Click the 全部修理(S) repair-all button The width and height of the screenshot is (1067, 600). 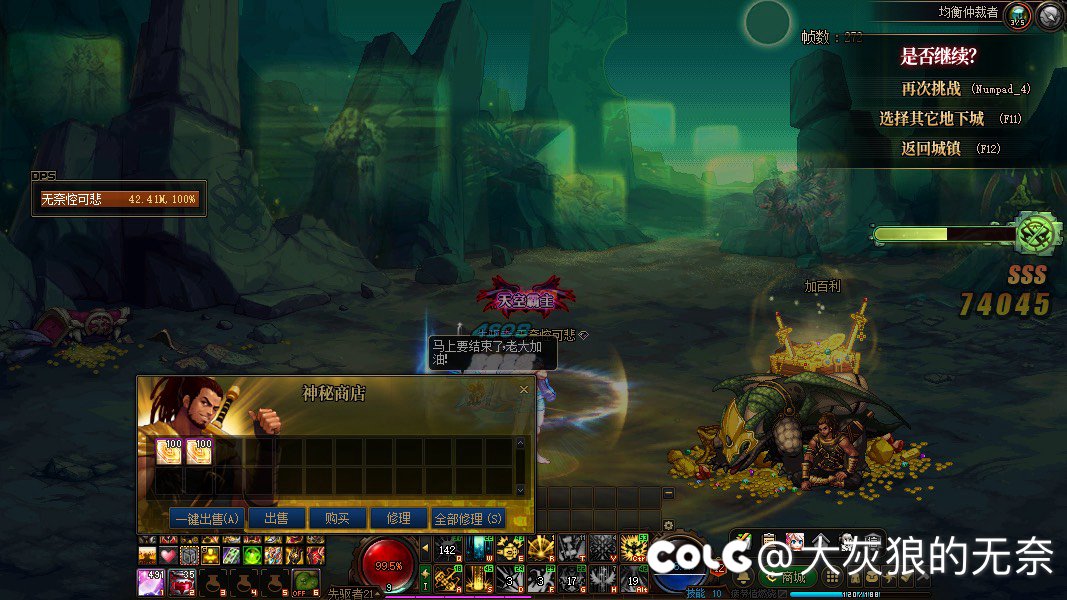pyautogui.click(x=468, y=519)
